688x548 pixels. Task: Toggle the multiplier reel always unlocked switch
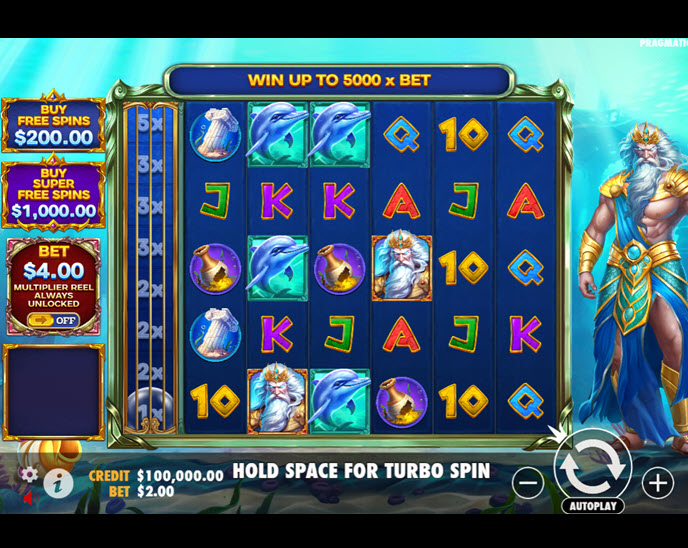click(x=53, y=319)
